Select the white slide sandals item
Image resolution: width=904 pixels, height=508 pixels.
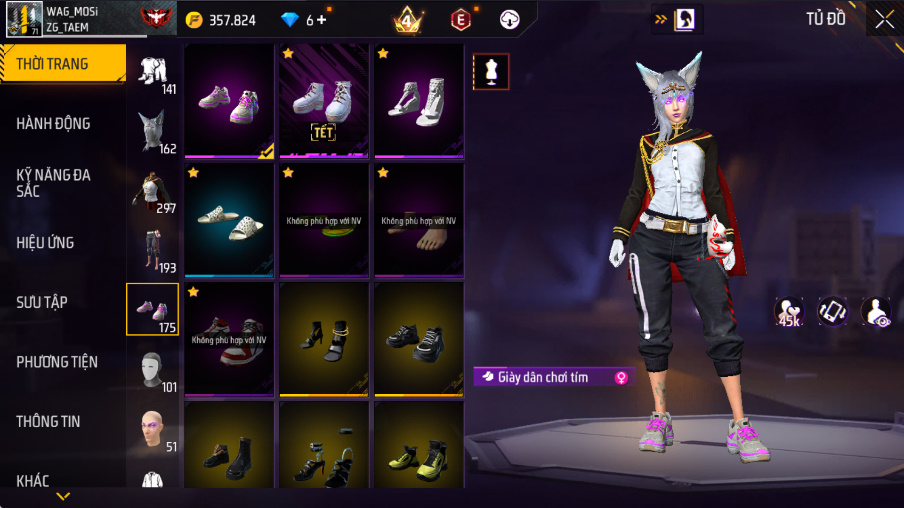(230, 219)
